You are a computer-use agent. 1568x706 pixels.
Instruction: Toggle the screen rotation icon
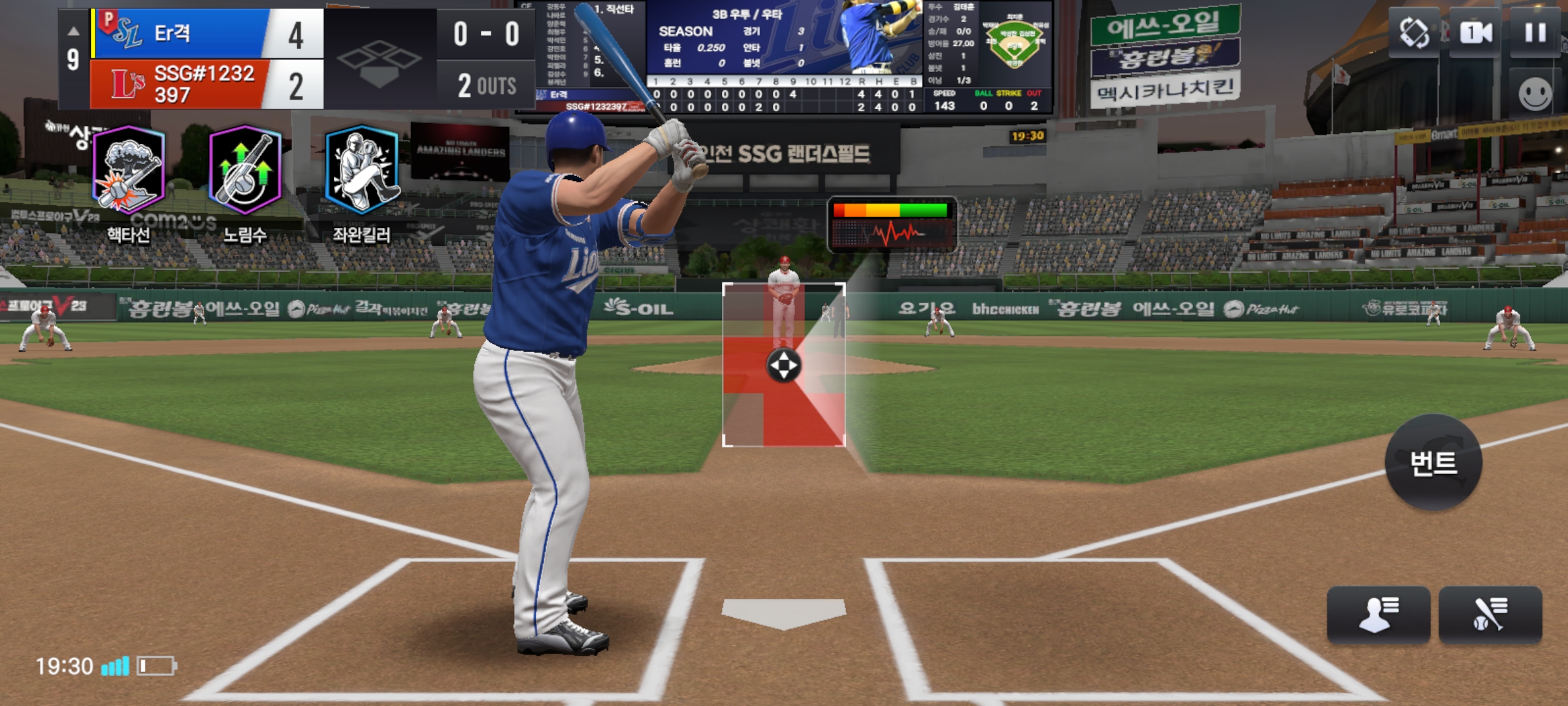1414,33
